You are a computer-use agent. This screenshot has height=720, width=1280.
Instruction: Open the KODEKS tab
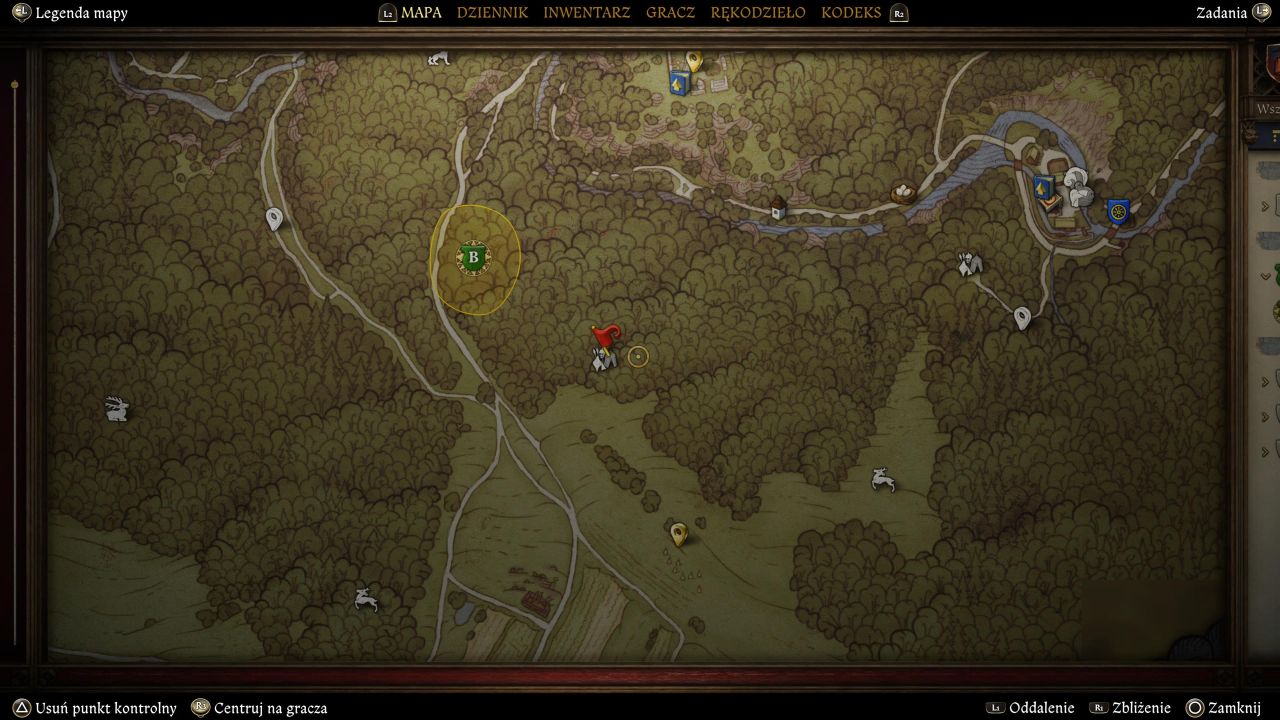[851, 13]
